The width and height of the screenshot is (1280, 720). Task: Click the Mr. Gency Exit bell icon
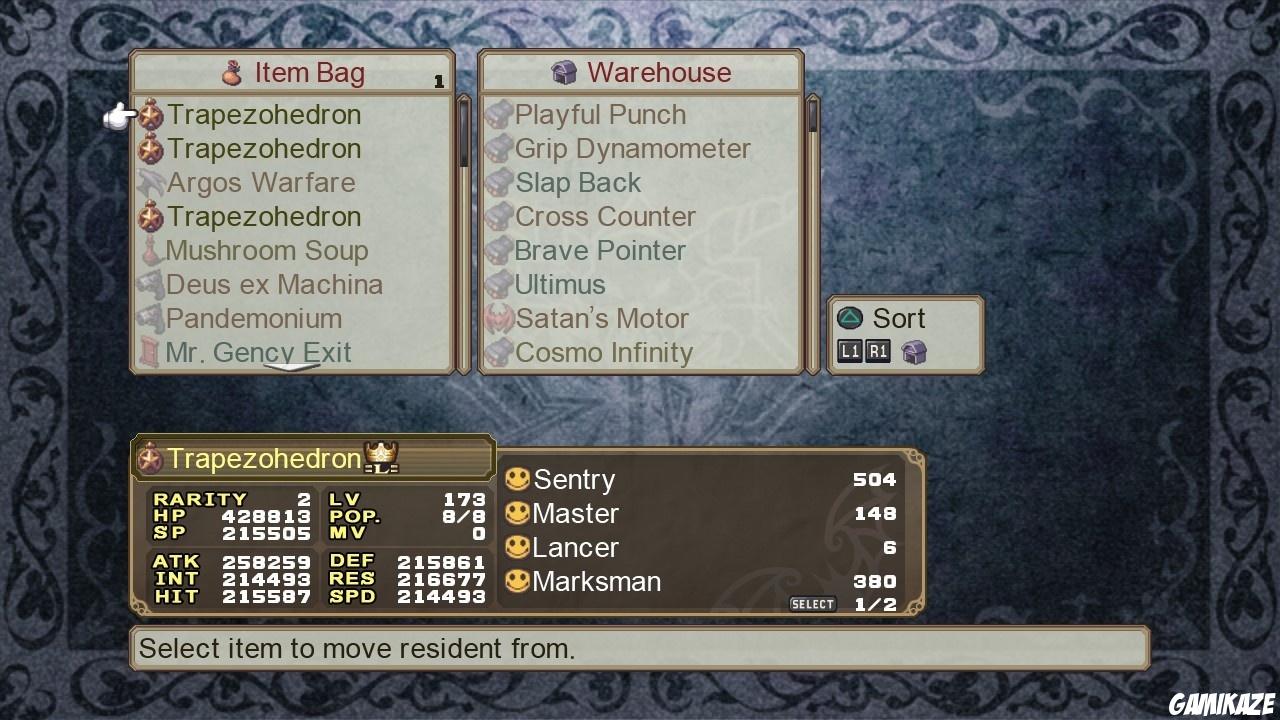pos(151,352)
